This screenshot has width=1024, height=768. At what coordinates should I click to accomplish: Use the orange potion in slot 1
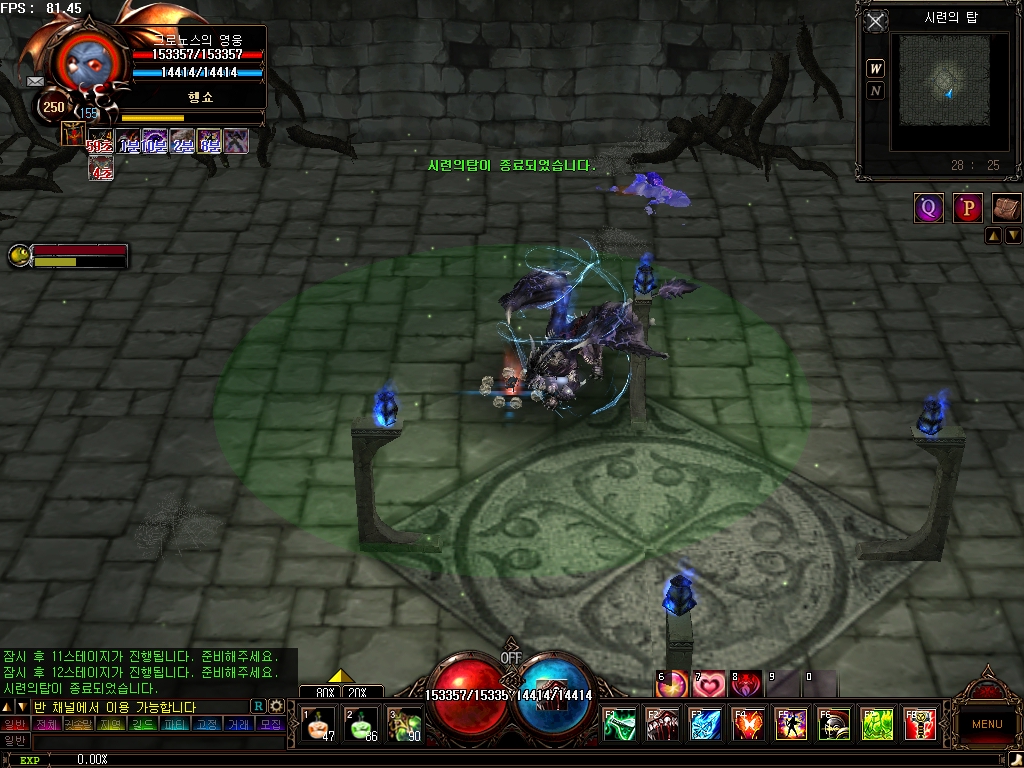[319, 724]
